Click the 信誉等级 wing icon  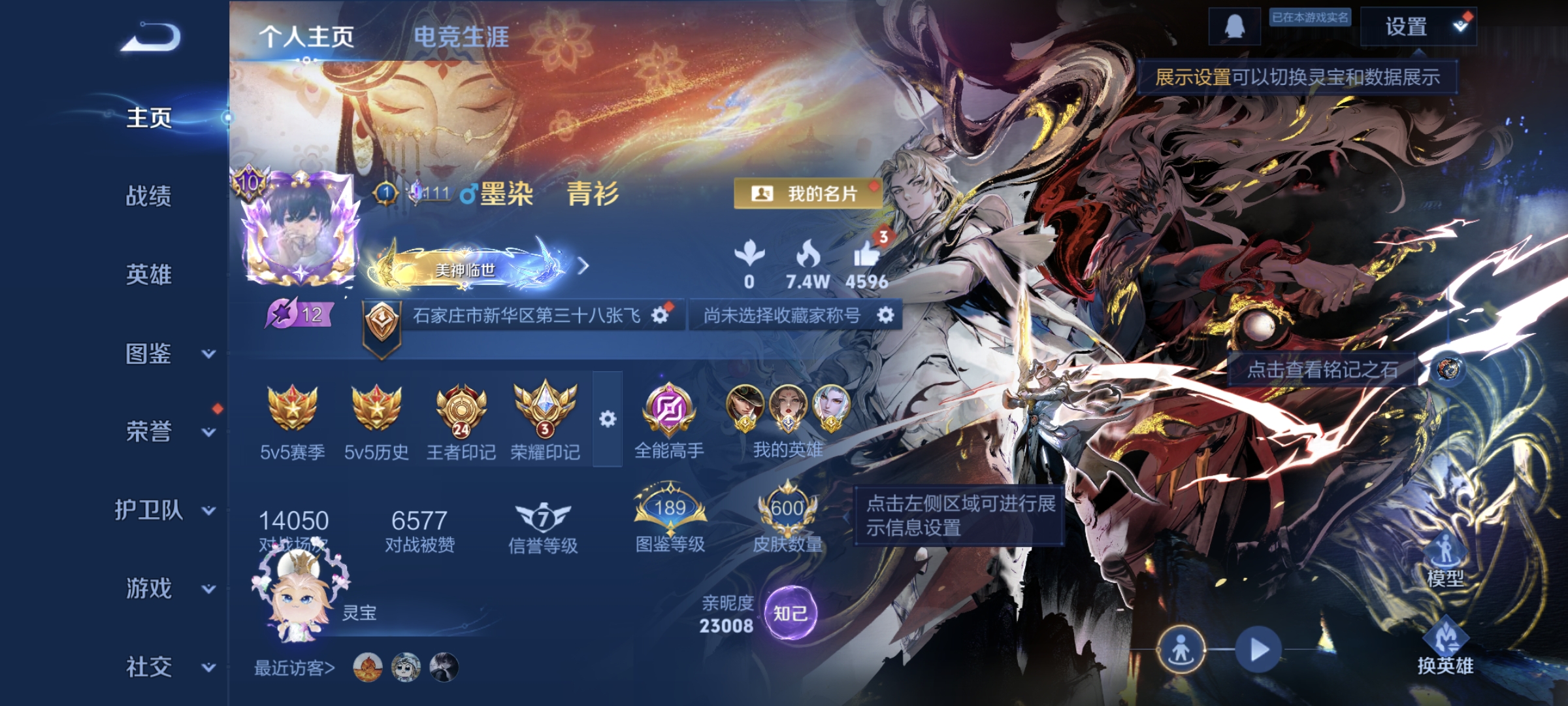(544, 516)
